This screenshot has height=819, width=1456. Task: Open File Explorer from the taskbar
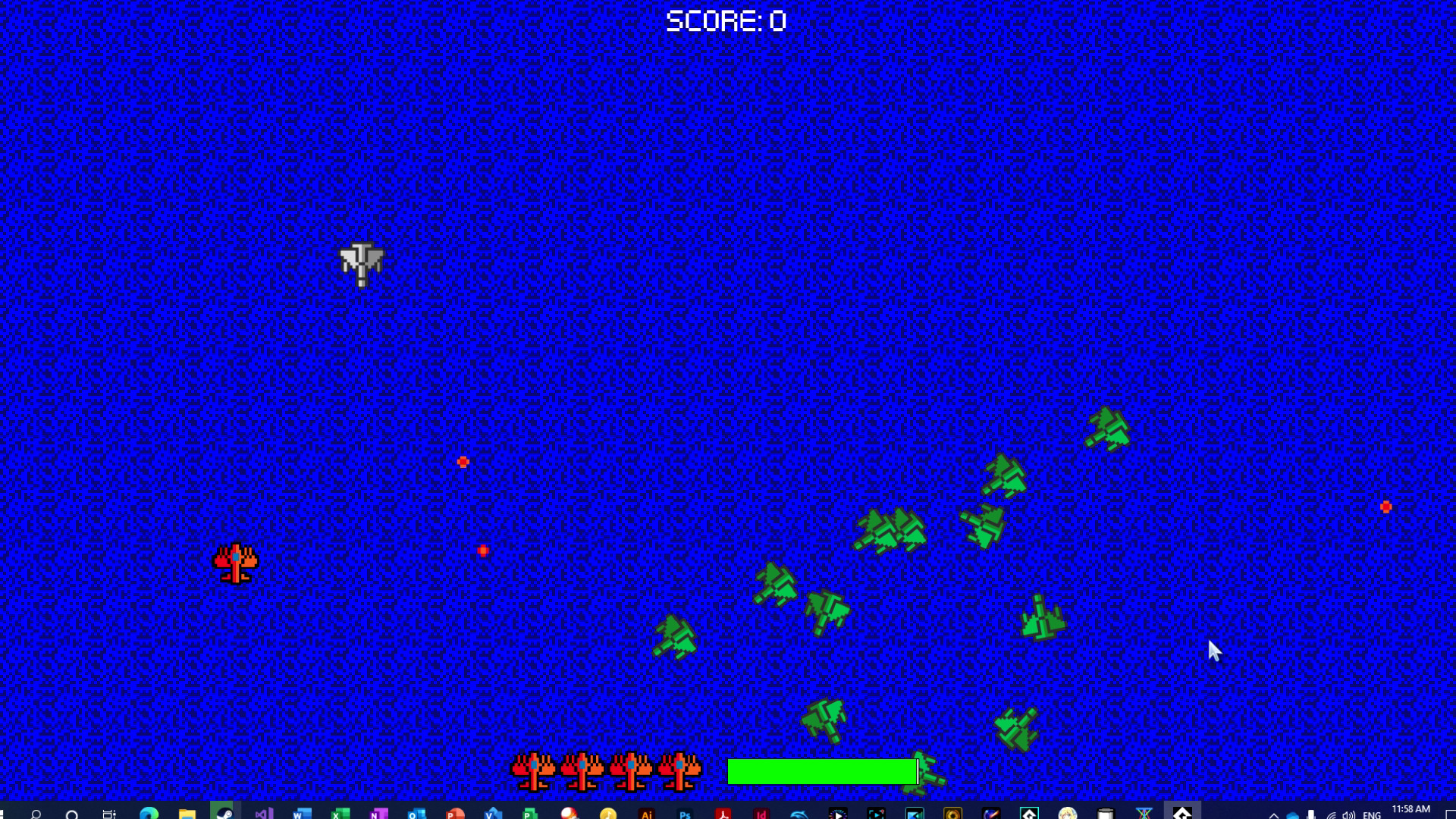186,813
